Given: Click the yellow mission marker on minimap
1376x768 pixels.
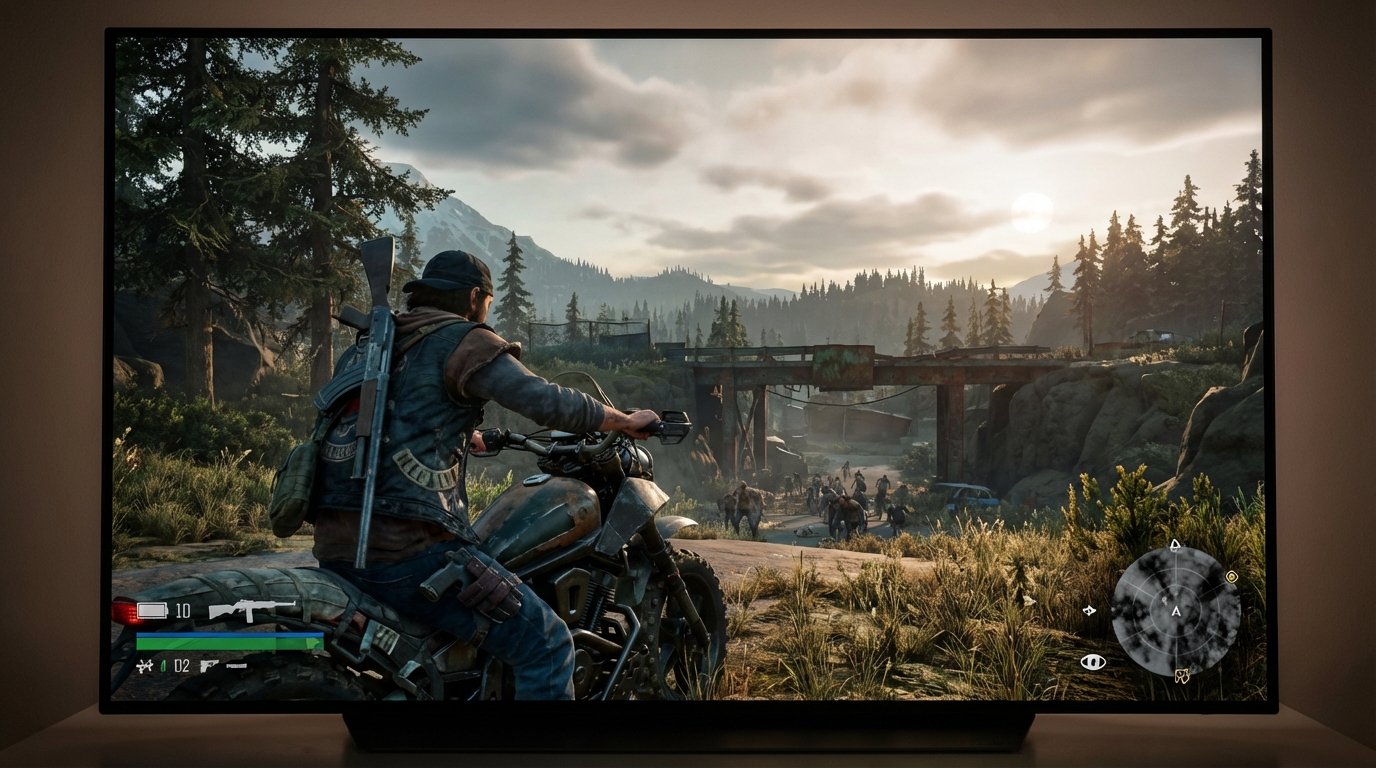Looking at the screenshot, I should 1232,576.
